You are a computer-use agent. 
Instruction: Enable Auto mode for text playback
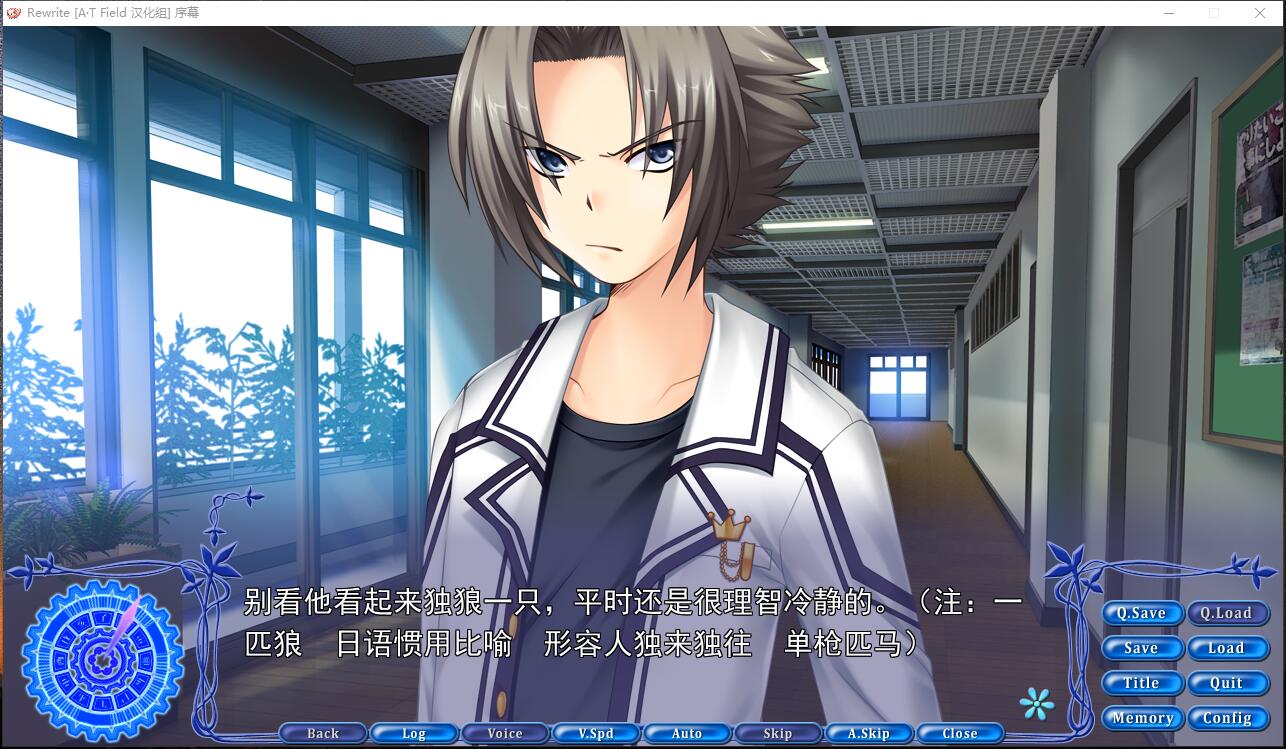click(687, 733)
